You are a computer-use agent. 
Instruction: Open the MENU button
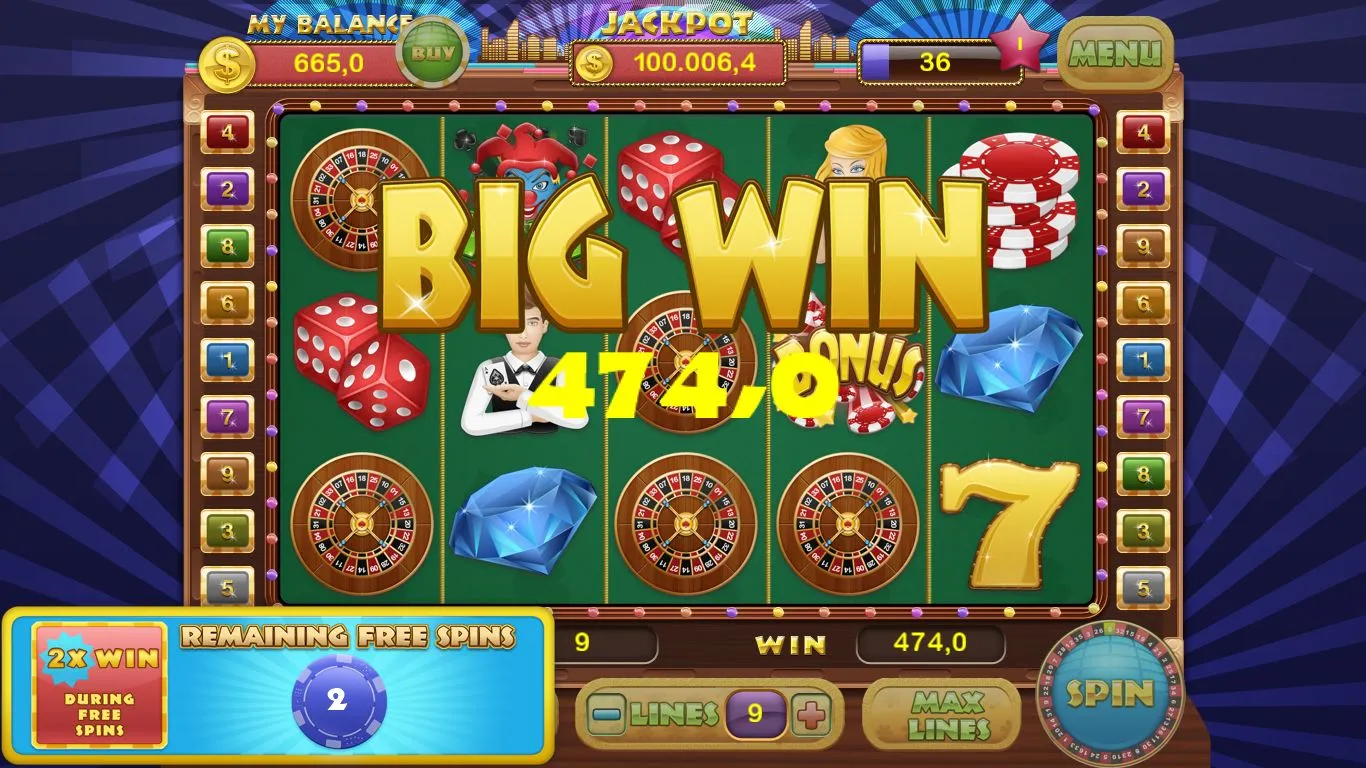pyautogui.click(x=1115, y=53)
